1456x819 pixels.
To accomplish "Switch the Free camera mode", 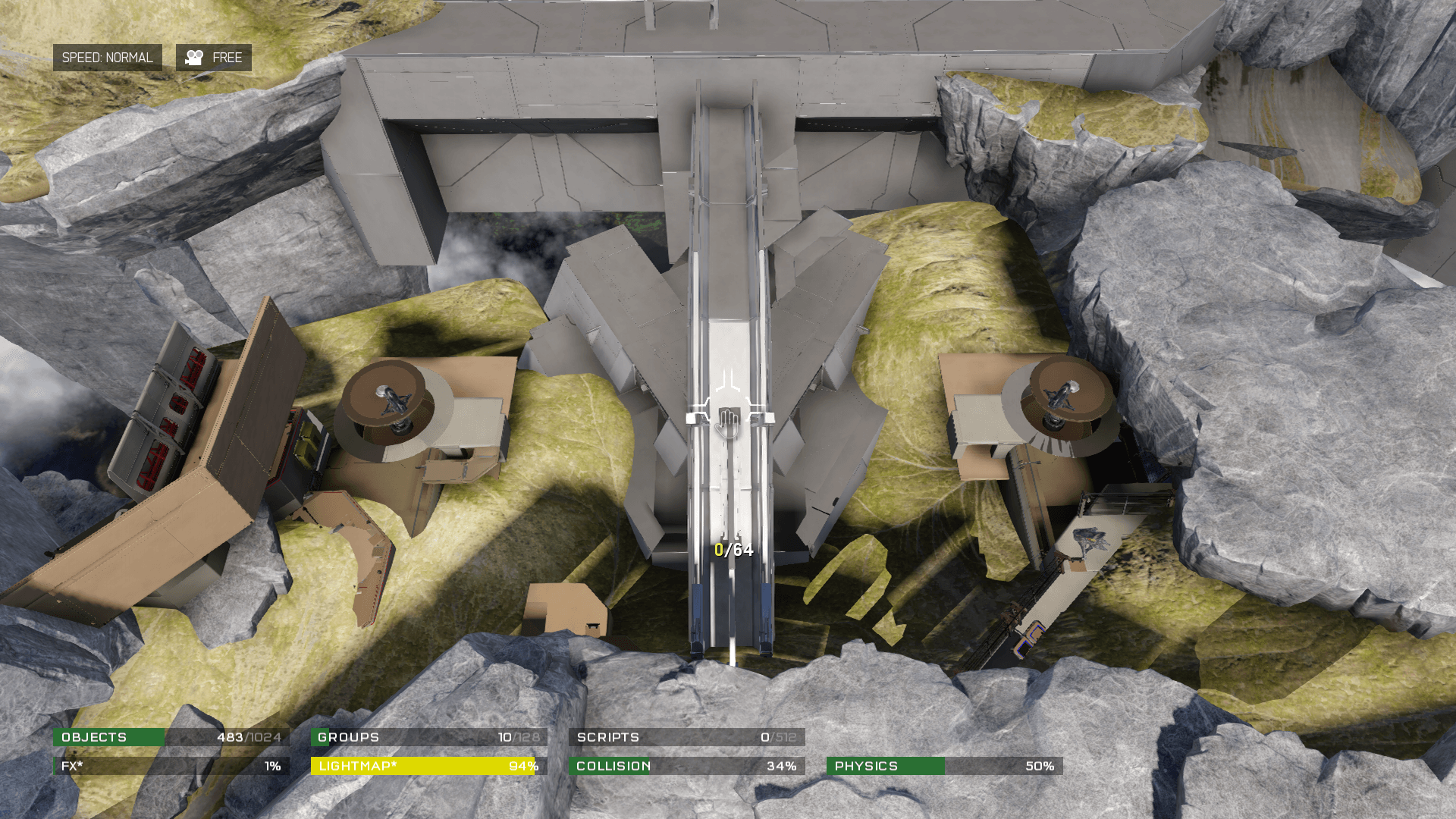I will (214, 58).
